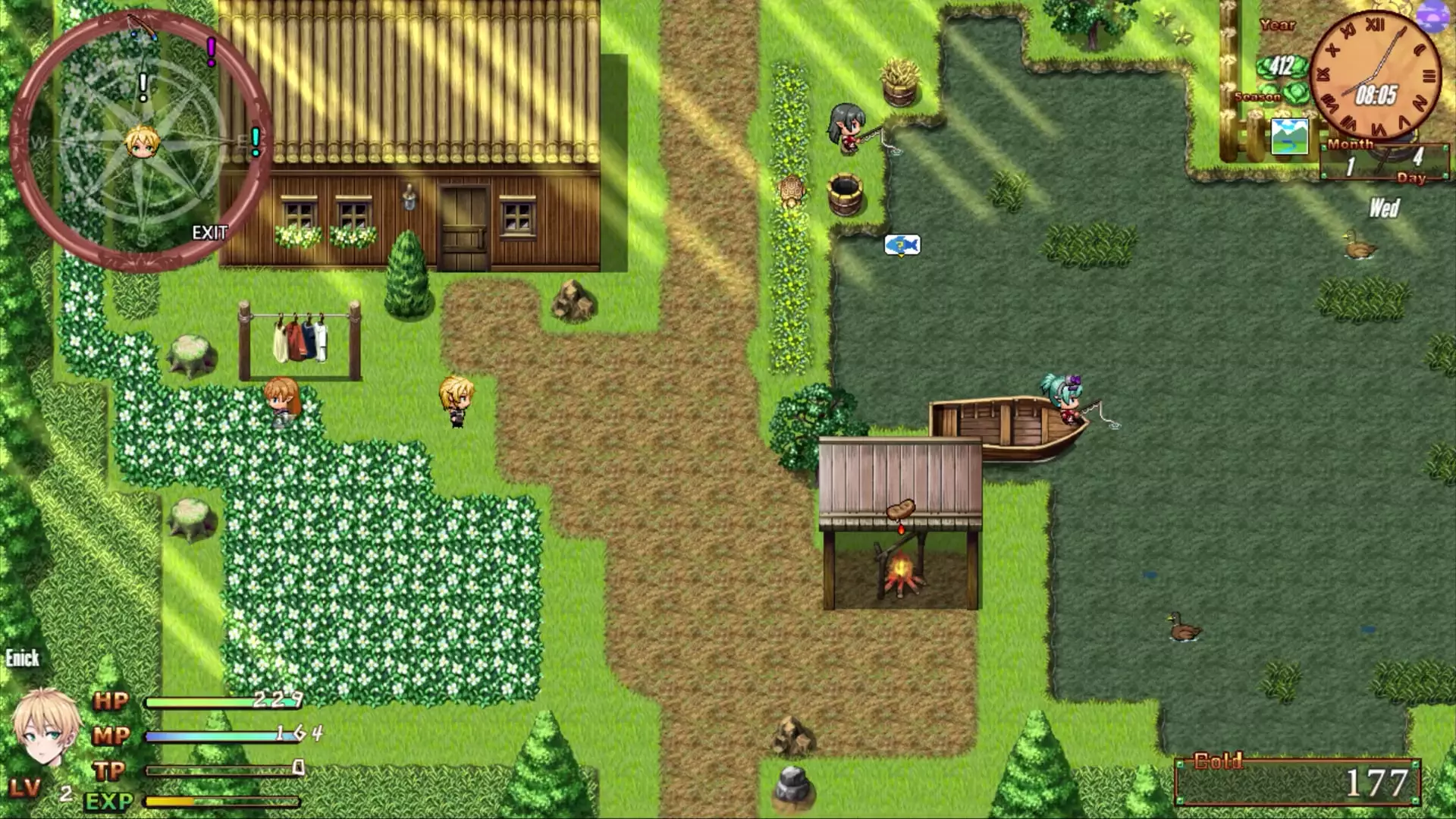Screen dimensions: 1456x819
Task: Open Enick's character portrait
Action: (x=44, y=726)
